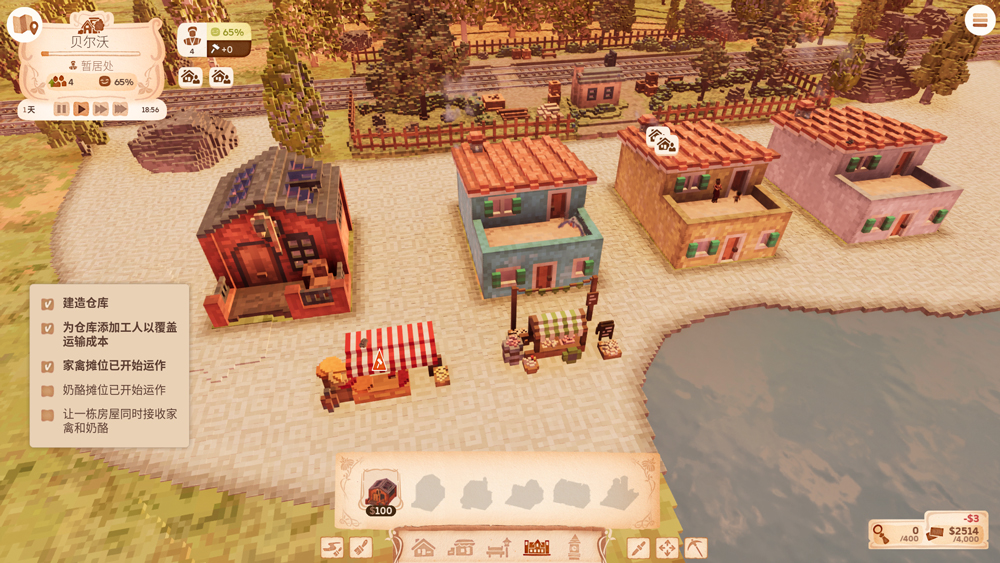Viewport: 1000px width, 563px height.
Task: Open the clock tower build category
Action: (575, 547)
